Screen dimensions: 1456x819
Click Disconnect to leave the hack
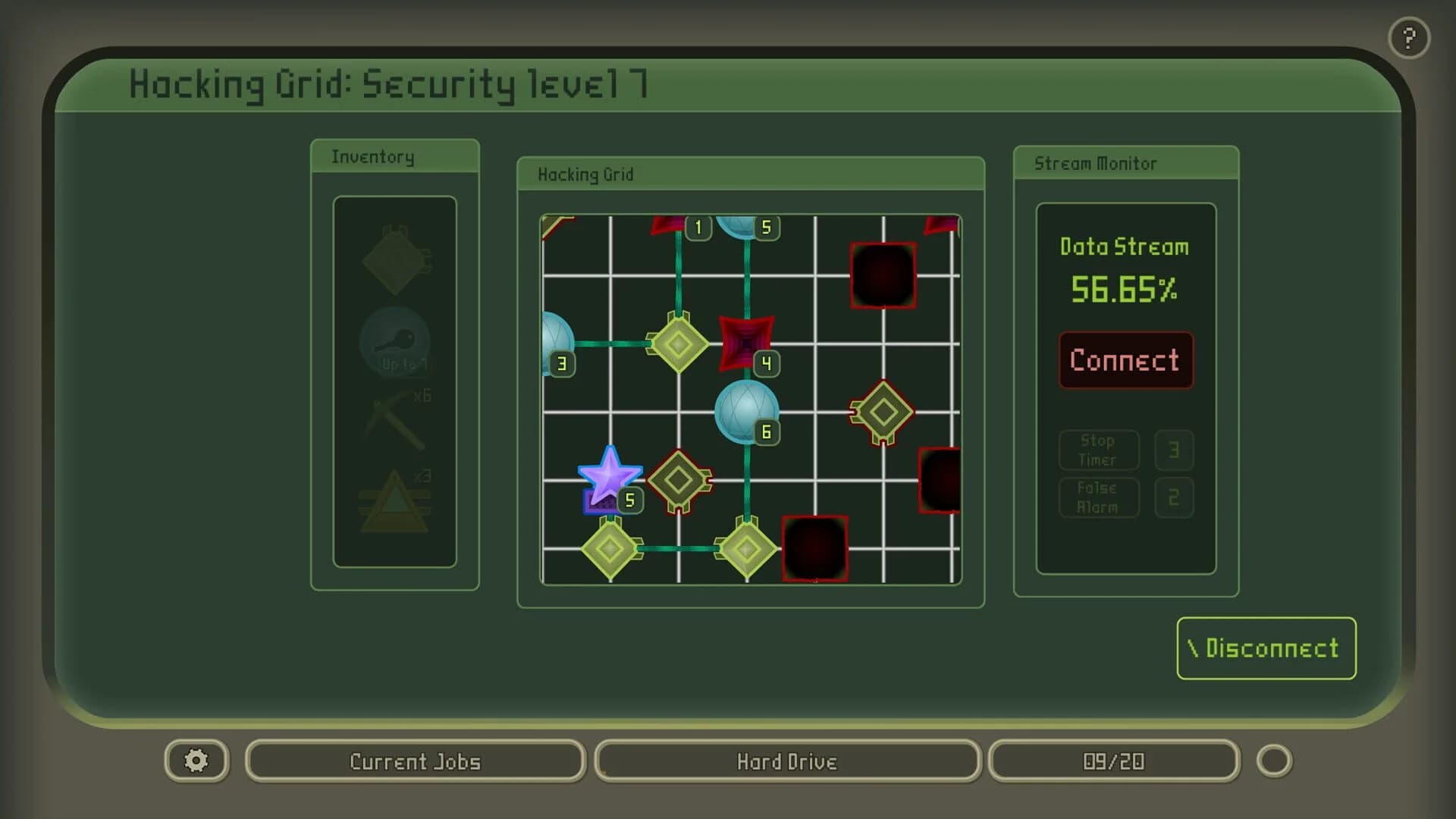(x=1265, y=649)
